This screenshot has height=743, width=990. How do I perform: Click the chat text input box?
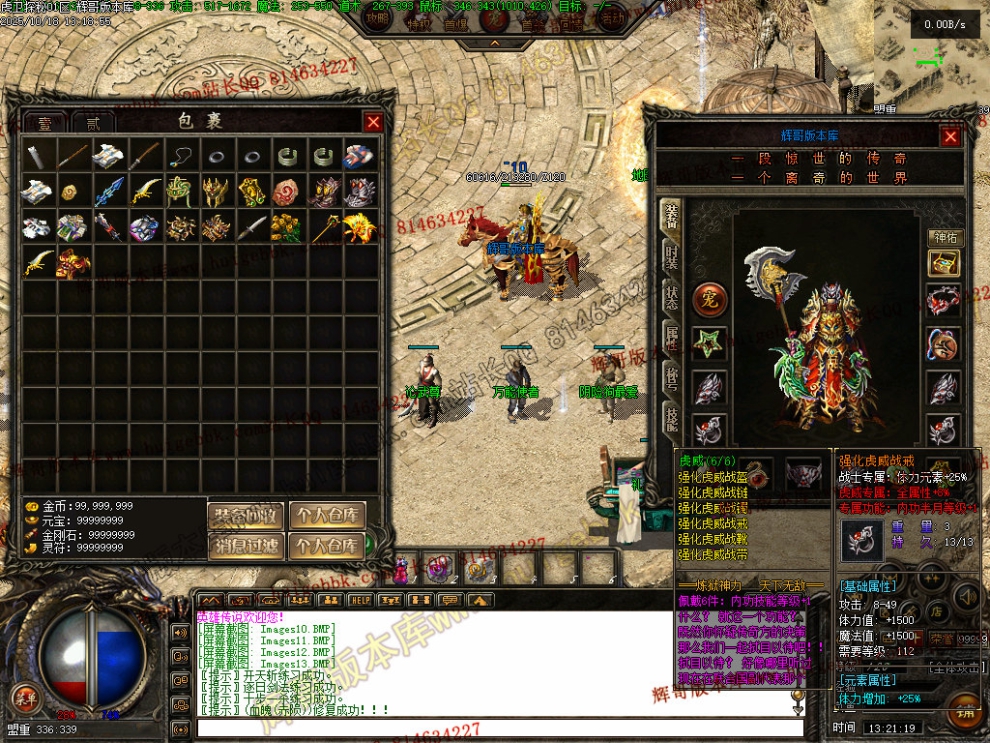pos(500,727)
